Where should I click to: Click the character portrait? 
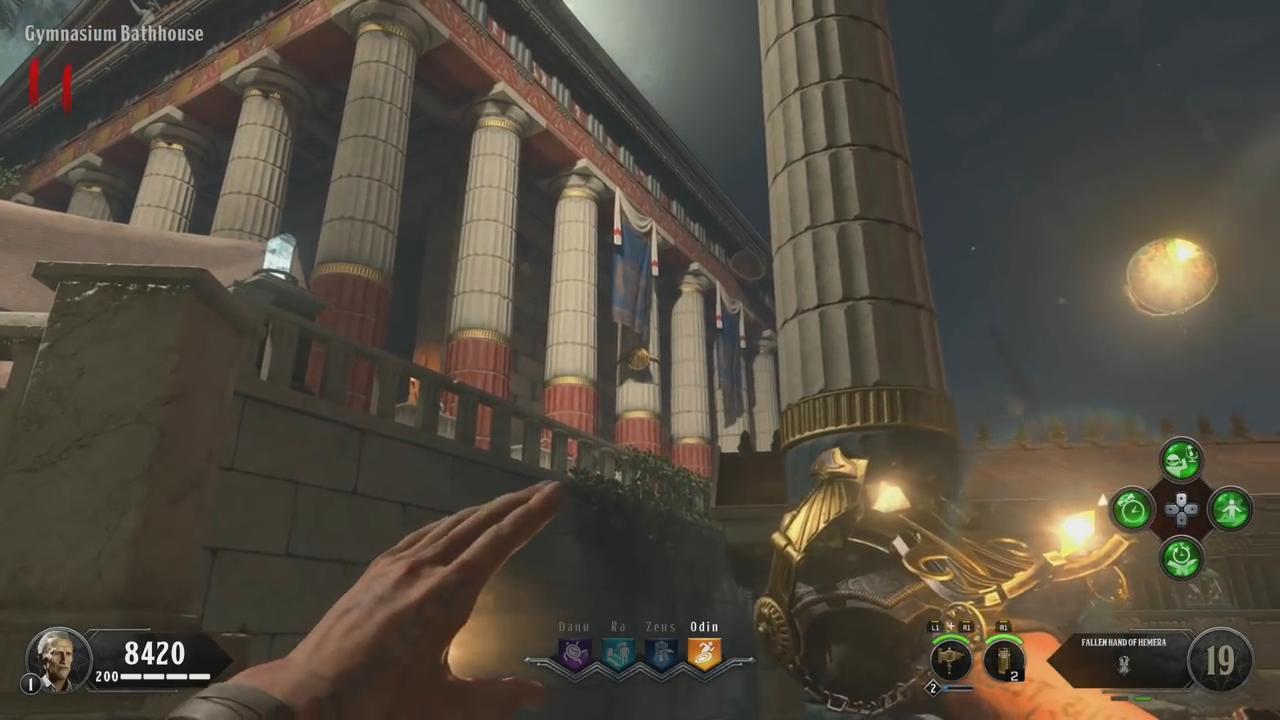(59, 660)
